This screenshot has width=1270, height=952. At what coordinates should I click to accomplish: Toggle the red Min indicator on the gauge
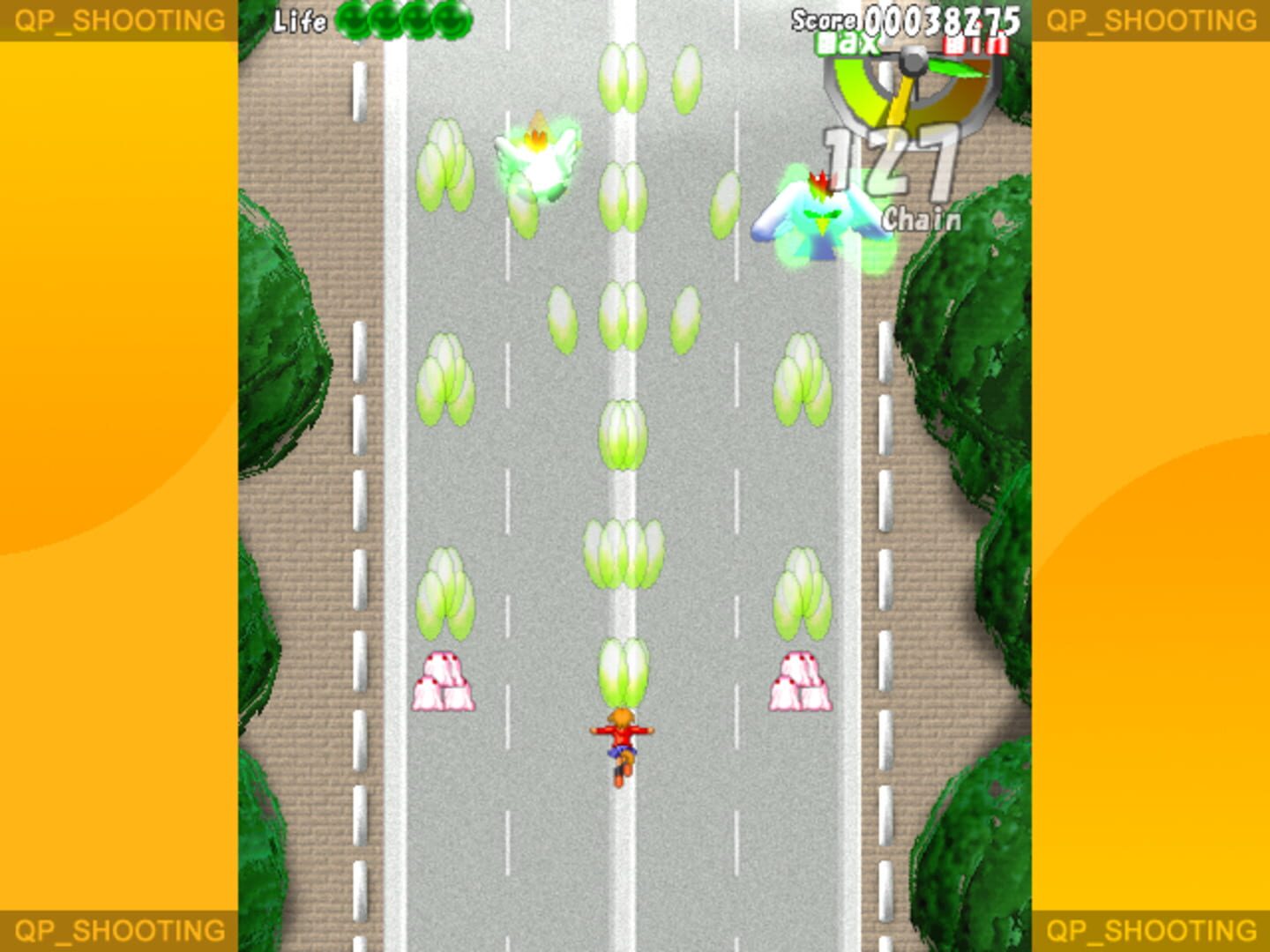[976, 42]
